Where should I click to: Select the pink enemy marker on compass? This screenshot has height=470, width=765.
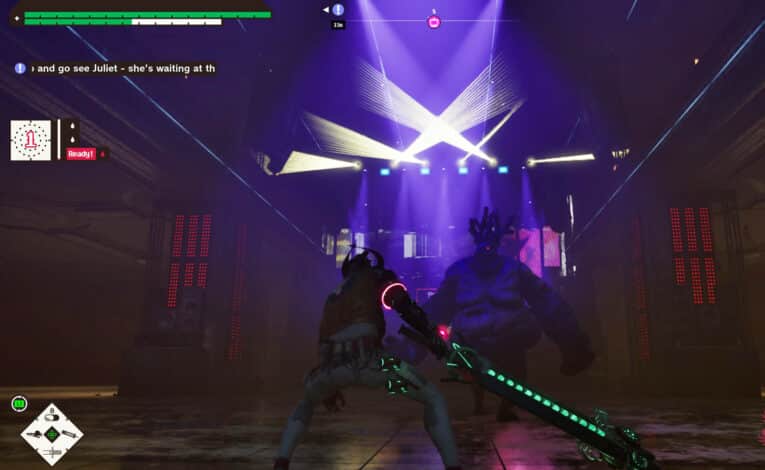(434, 21)
